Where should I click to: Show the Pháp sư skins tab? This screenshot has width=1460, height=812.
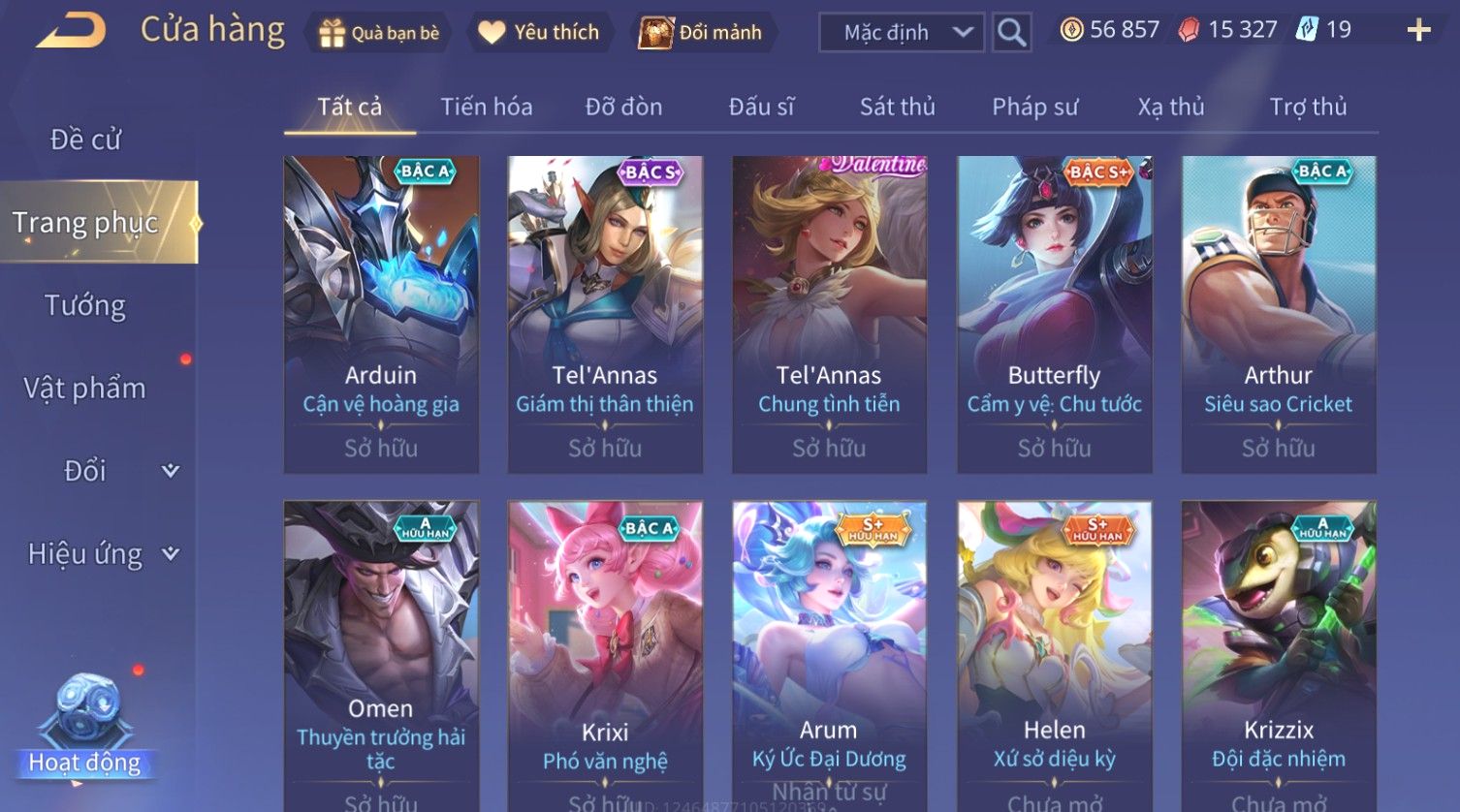(1034, 107)
